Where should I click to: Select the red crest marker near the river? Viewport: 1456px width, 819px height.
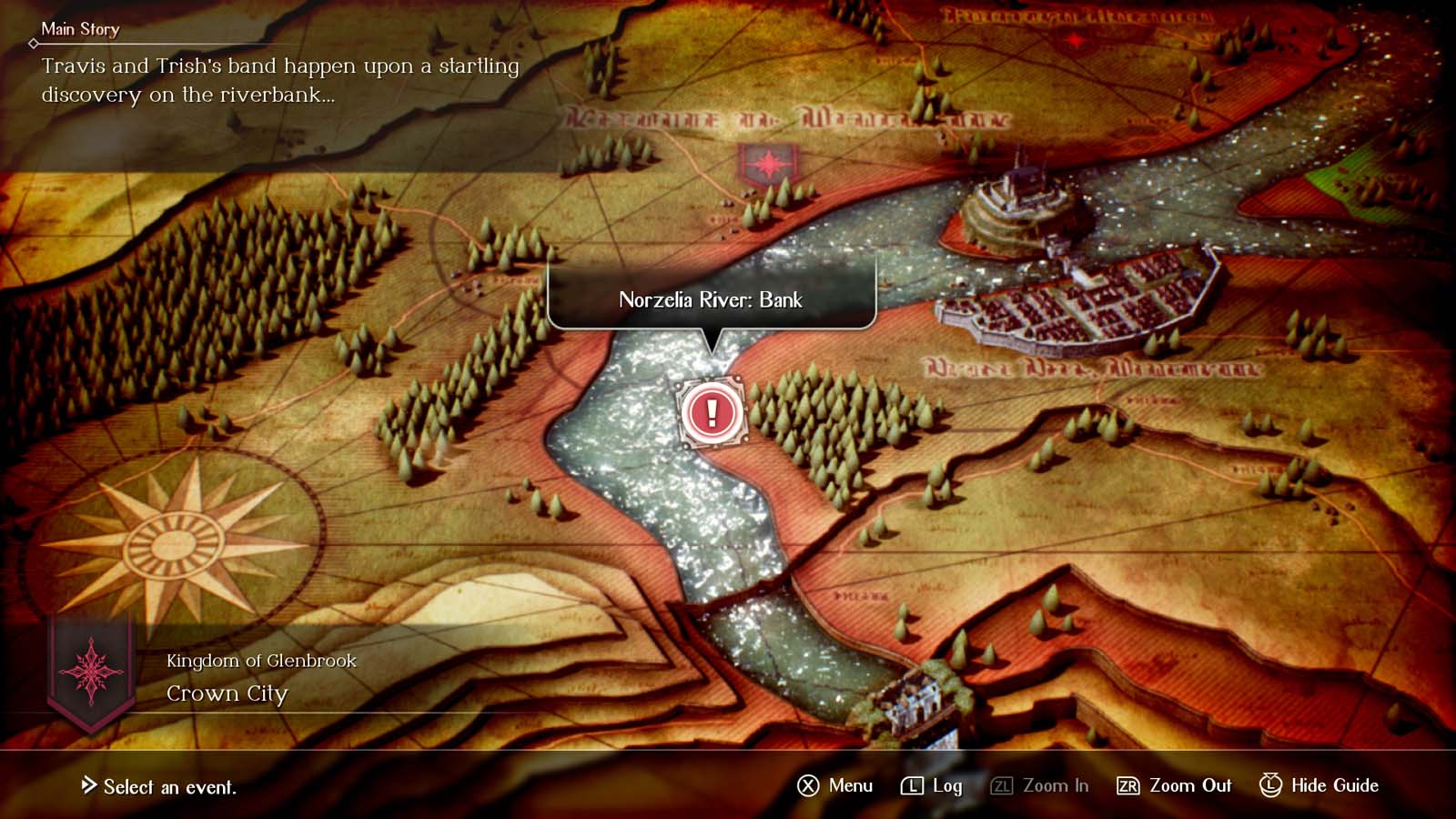pyautogui.click(x=769, y=165)
